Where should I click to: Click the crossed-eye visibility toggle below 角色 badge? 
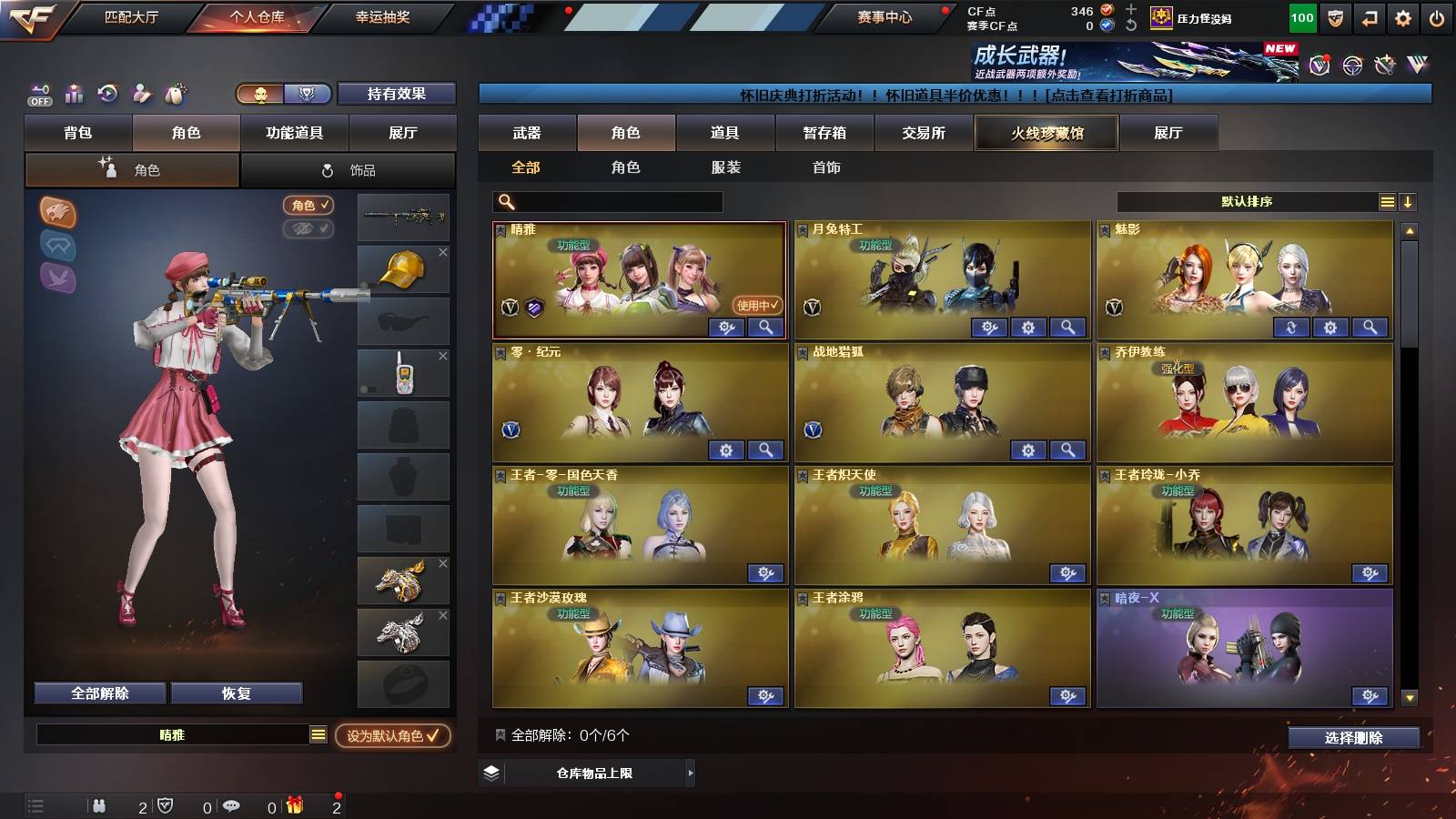click(310, 229)
